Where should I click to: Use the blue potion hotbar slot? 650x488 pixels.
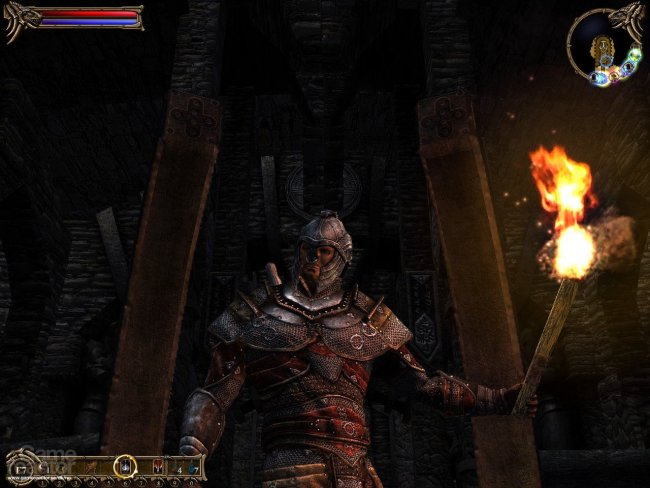pyautogui.click(x=192, y=466)
